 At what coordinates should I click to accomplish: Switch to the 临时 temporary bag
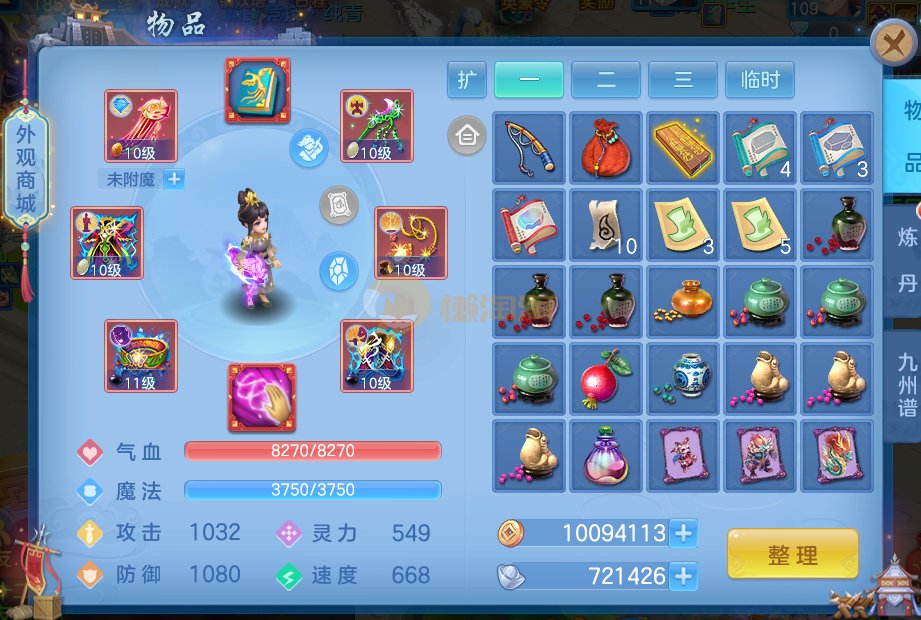(760, 80)
